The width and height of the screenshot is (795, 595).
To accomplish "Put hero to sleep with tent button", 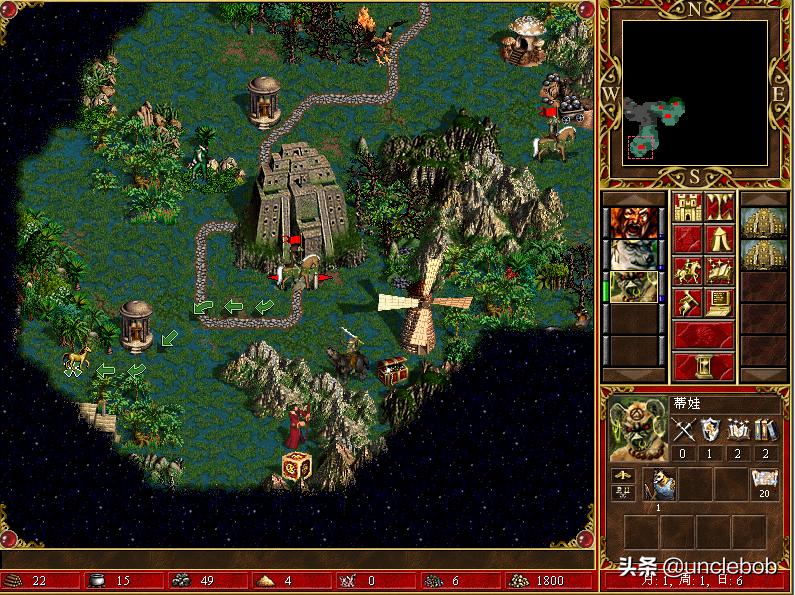I will 720,239.
